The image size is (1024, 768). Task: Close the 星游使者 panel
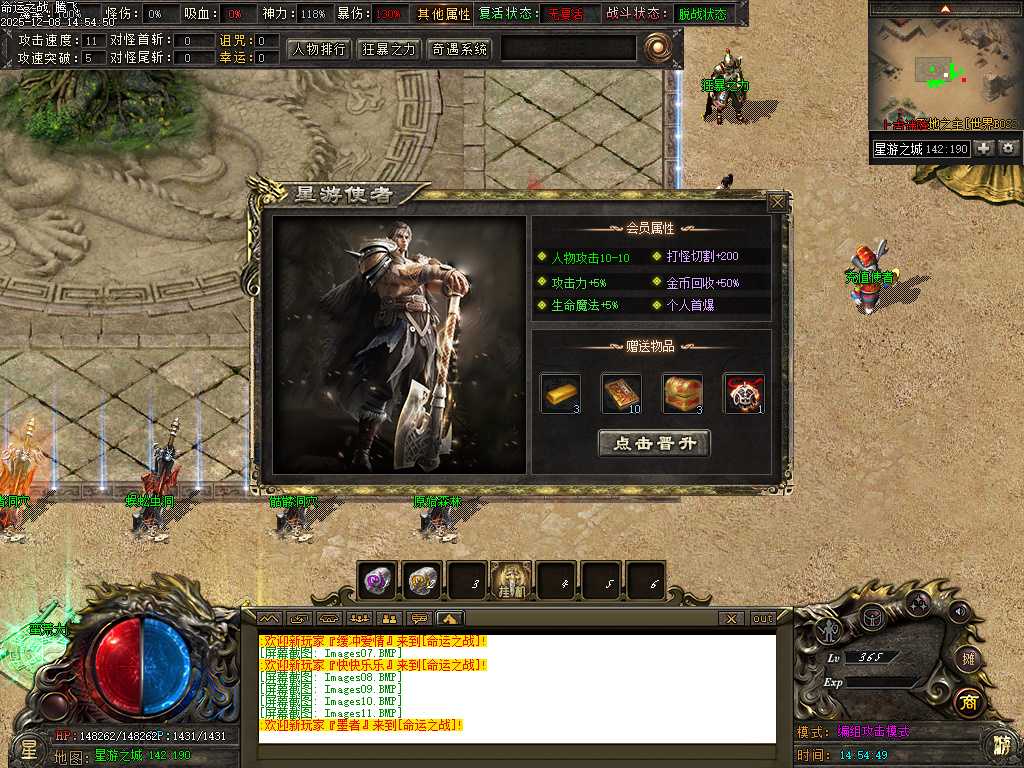coord(777,202)
